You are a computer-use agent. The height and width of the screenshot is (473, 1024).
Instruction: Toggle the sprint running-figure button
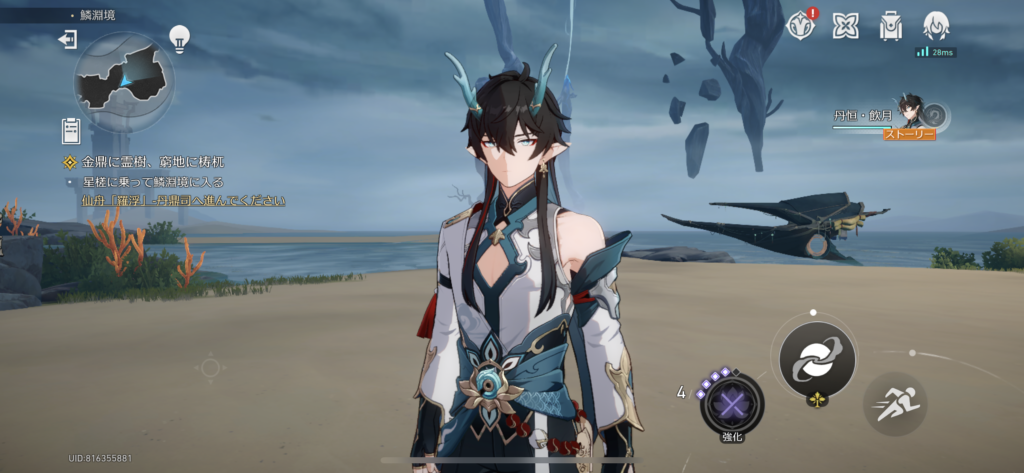click(894, 403)
